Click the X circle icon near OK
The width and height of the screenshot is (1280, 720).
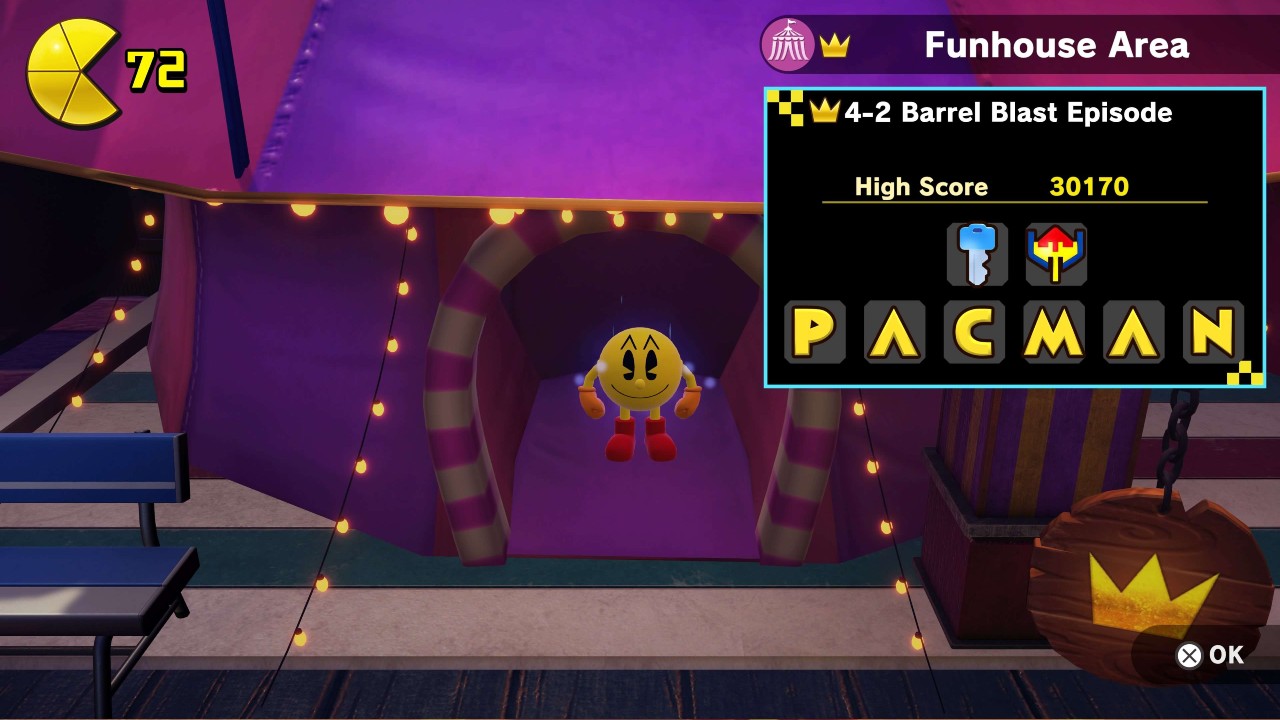[1189, 655]
